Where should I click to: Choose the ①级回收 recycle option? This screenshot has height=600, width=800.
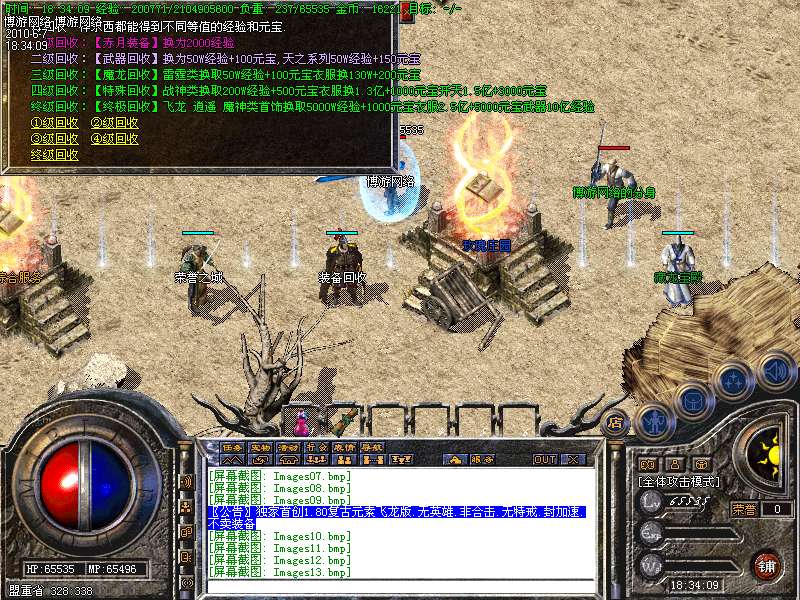click(x=54, y=123)
